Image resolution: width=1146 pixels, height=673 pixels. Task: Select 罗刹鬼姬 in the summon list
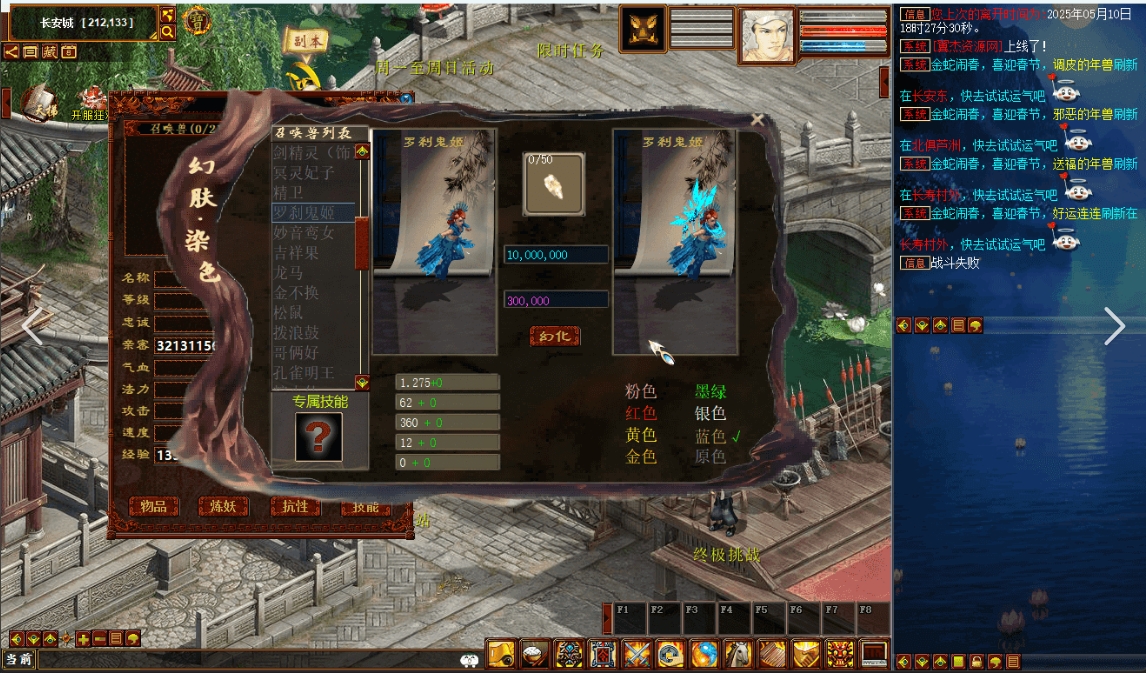point(313,212)
